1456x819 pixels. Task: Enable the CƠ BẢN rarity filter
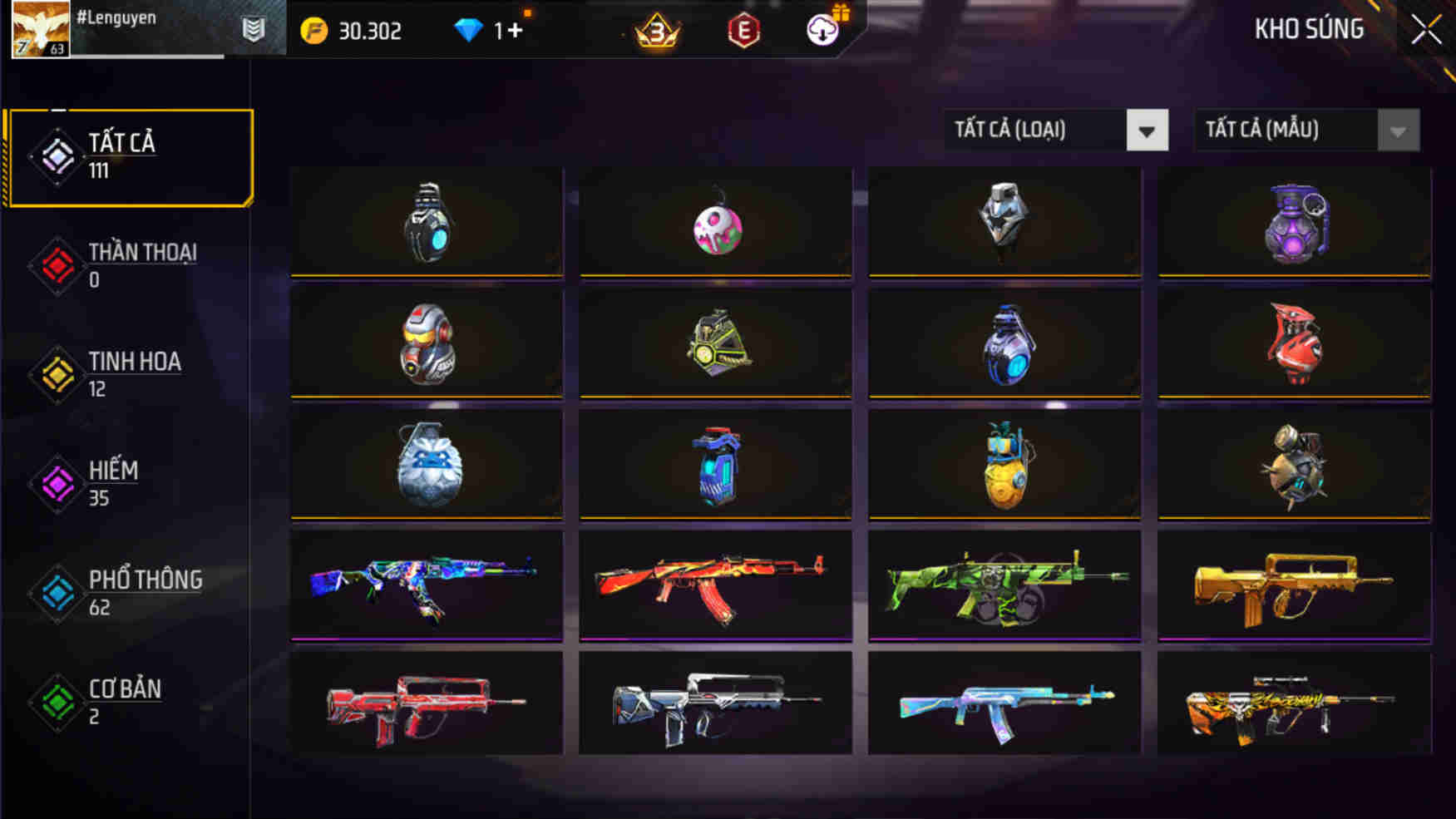pyautogui.click(x=124, y=688)
